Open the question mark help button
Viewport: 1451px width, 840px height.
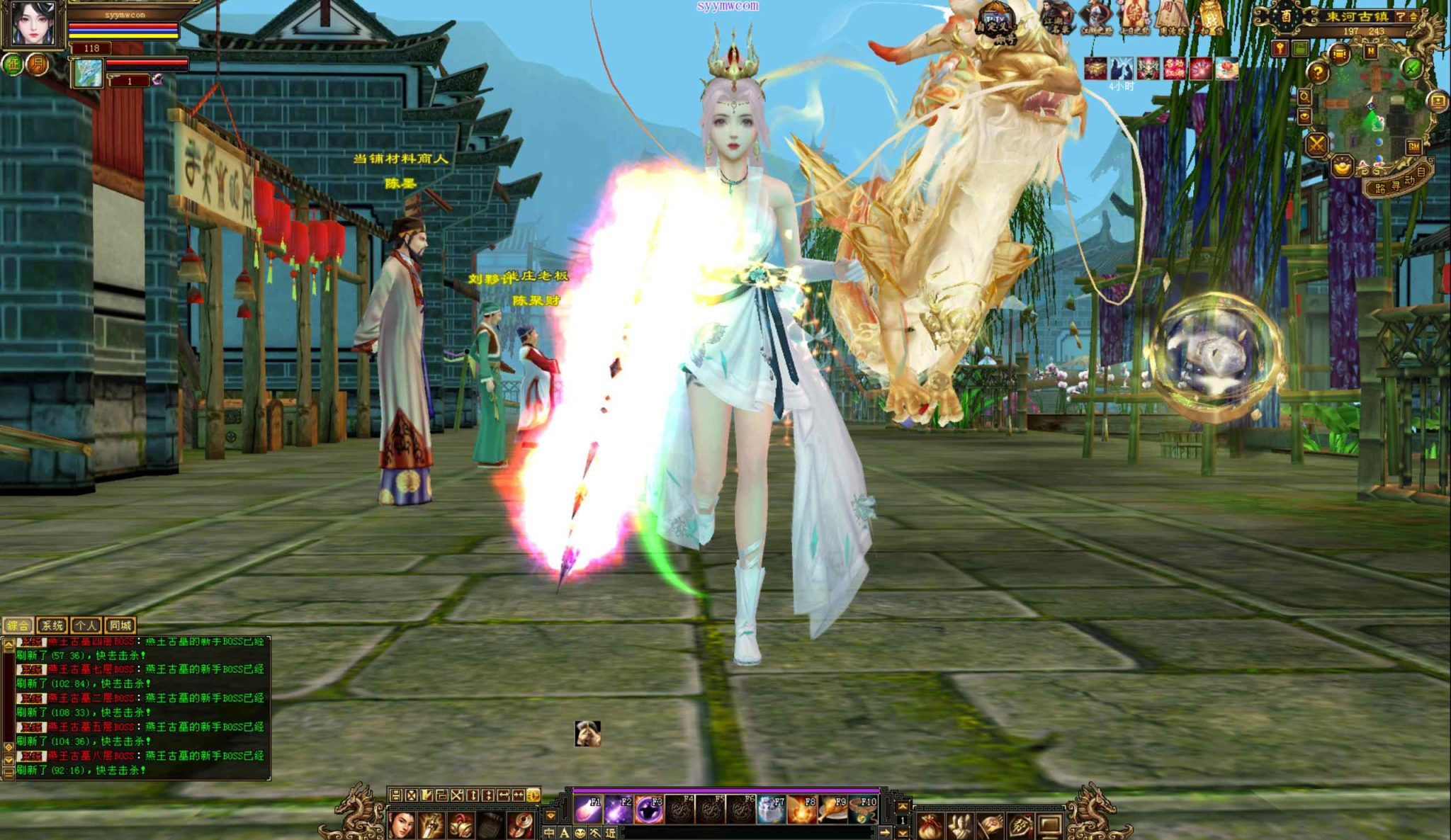coord(1317,72)
